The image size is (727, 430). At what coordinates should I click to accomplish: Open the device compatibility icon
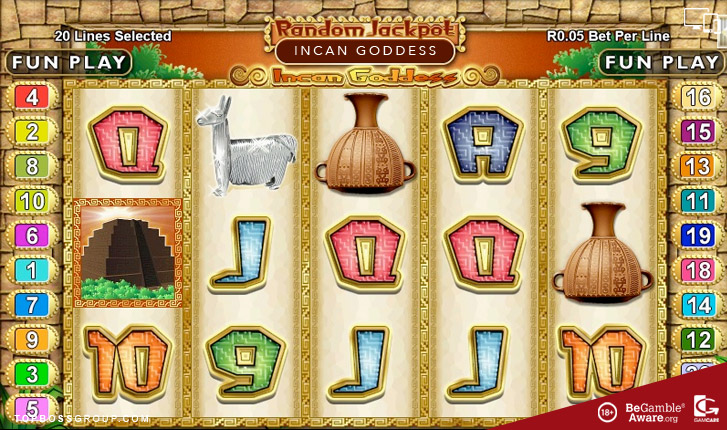[700, 18]
